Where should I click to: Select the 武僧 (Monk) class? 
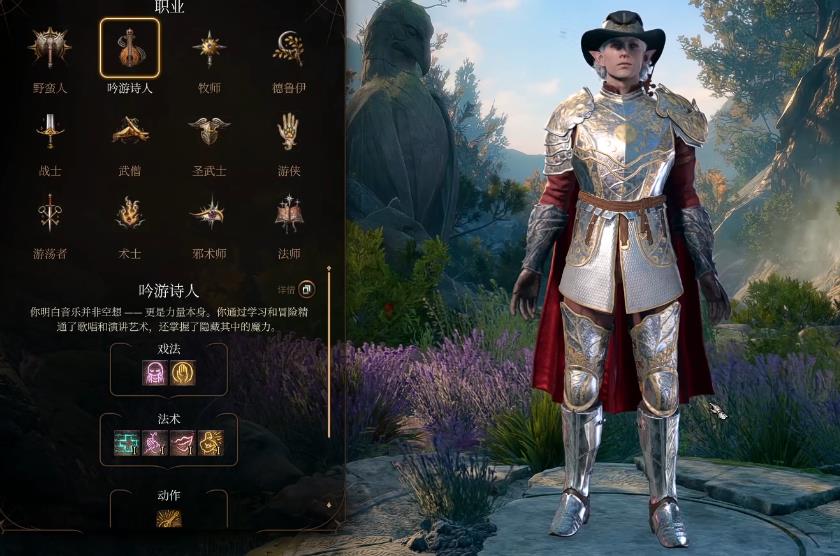coord(129,131)
